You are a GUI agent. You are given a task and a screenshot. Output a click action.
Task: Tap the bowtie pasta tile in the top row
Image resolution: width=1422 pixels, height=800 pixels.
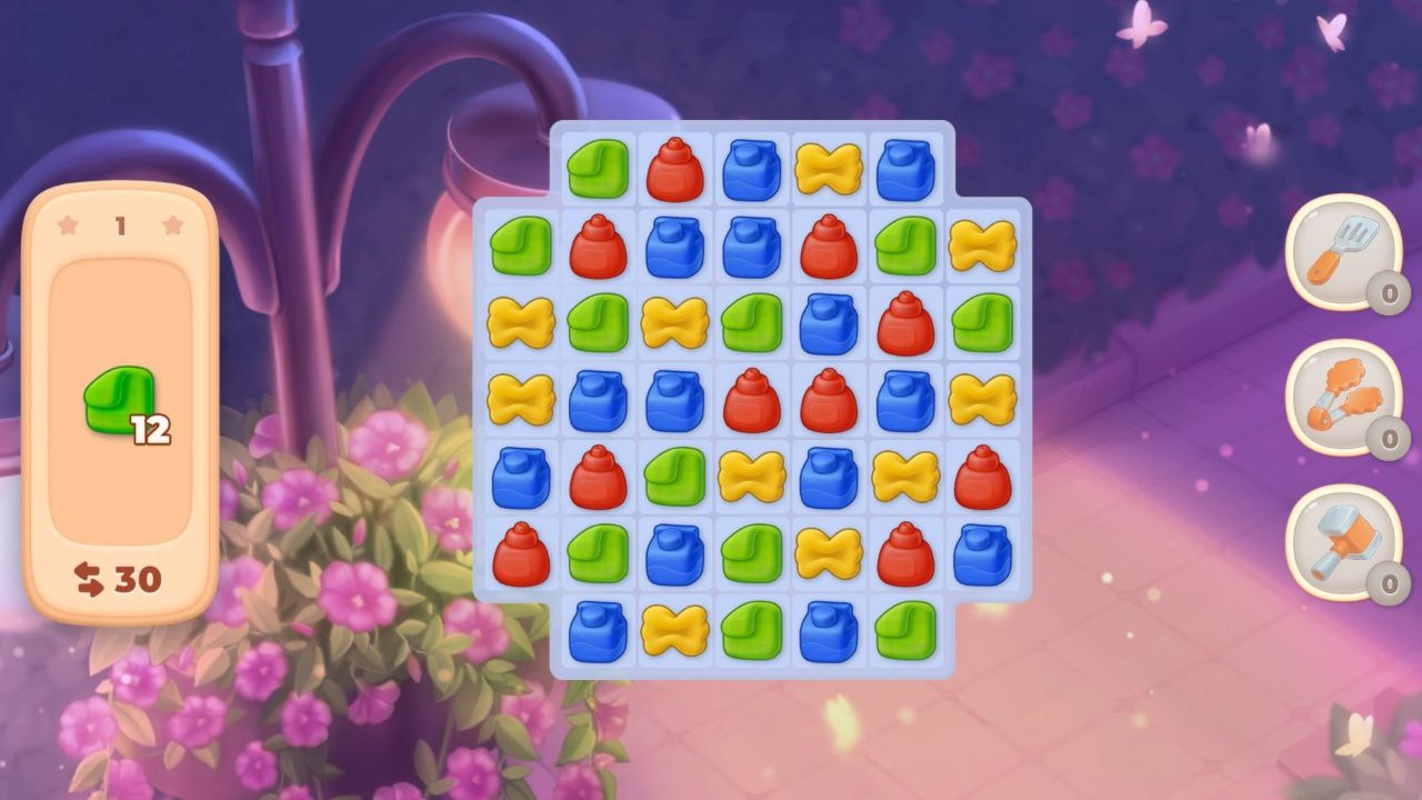[x=828, y=170]
